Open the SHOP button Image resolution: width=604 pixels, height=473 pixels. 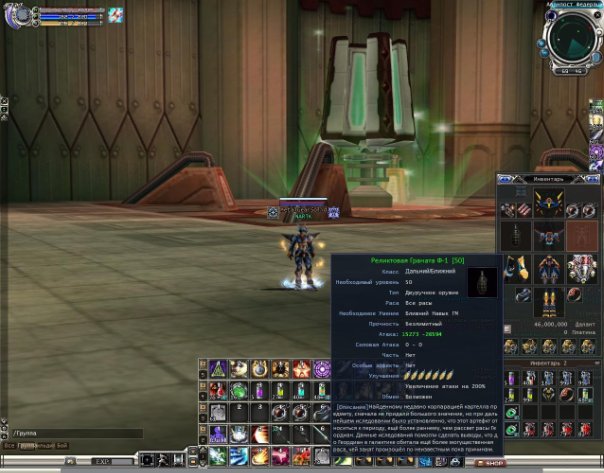coord(490,463)
